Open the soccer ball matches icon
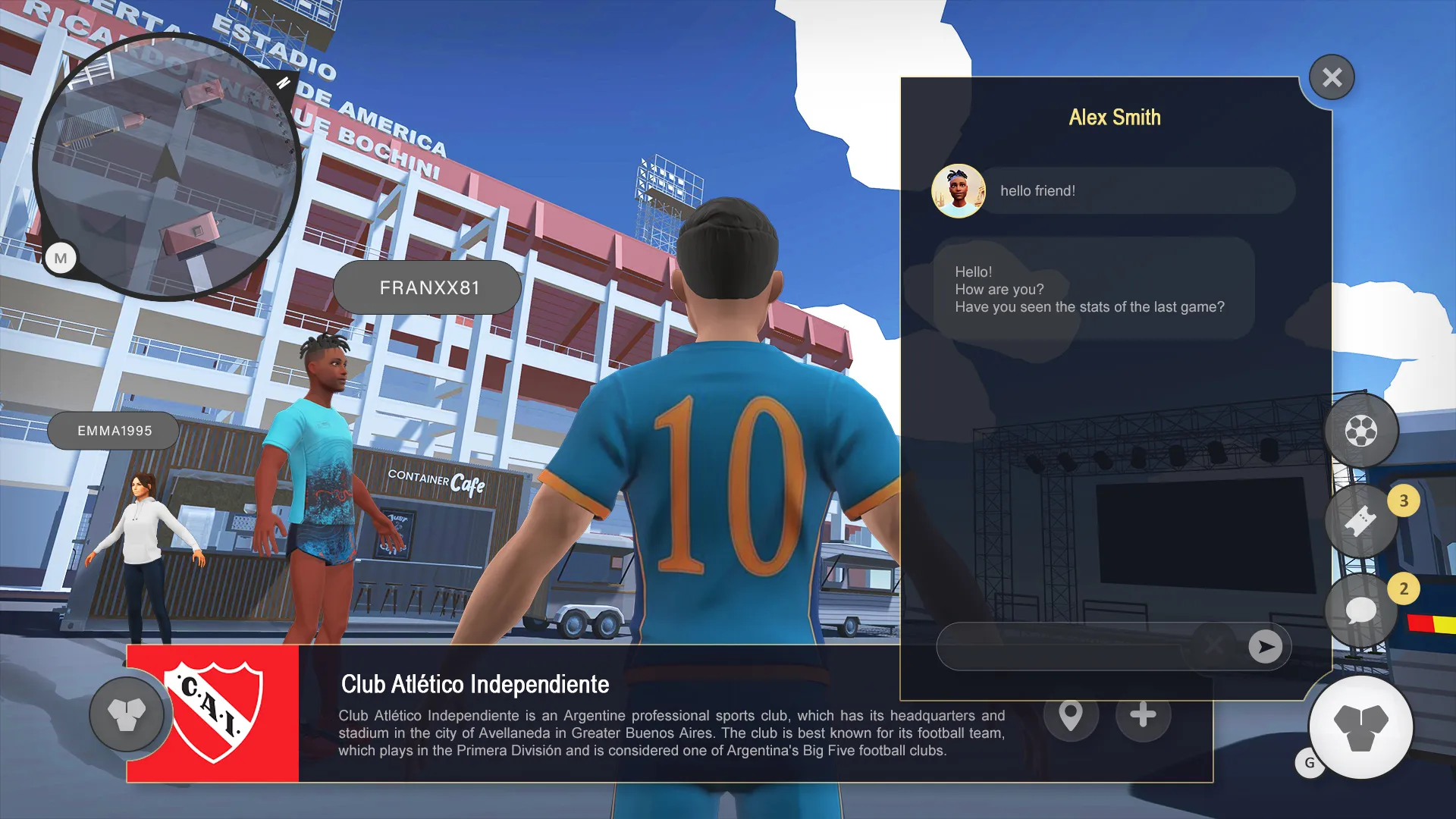This screenshot has height=819, width=1456. [x=1361, y=429]
